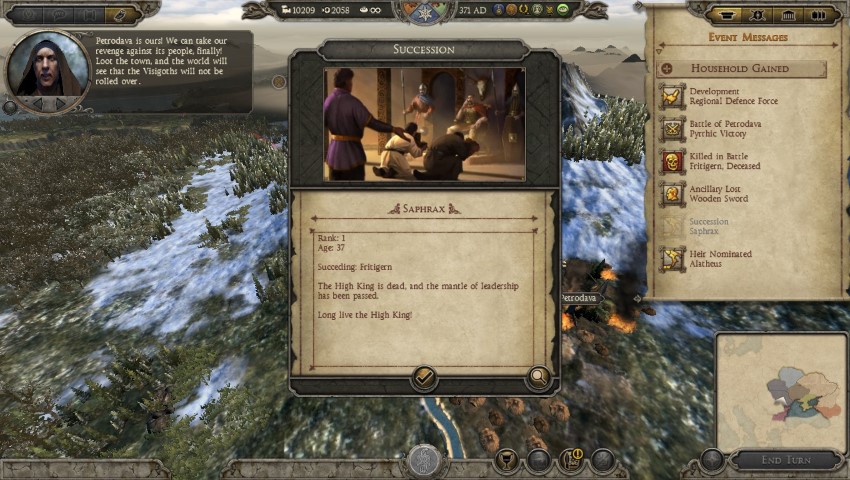Open the goblet icon panel in bottom bar
The height and width of the screenshot is (480, 850).
pos(507,461)
